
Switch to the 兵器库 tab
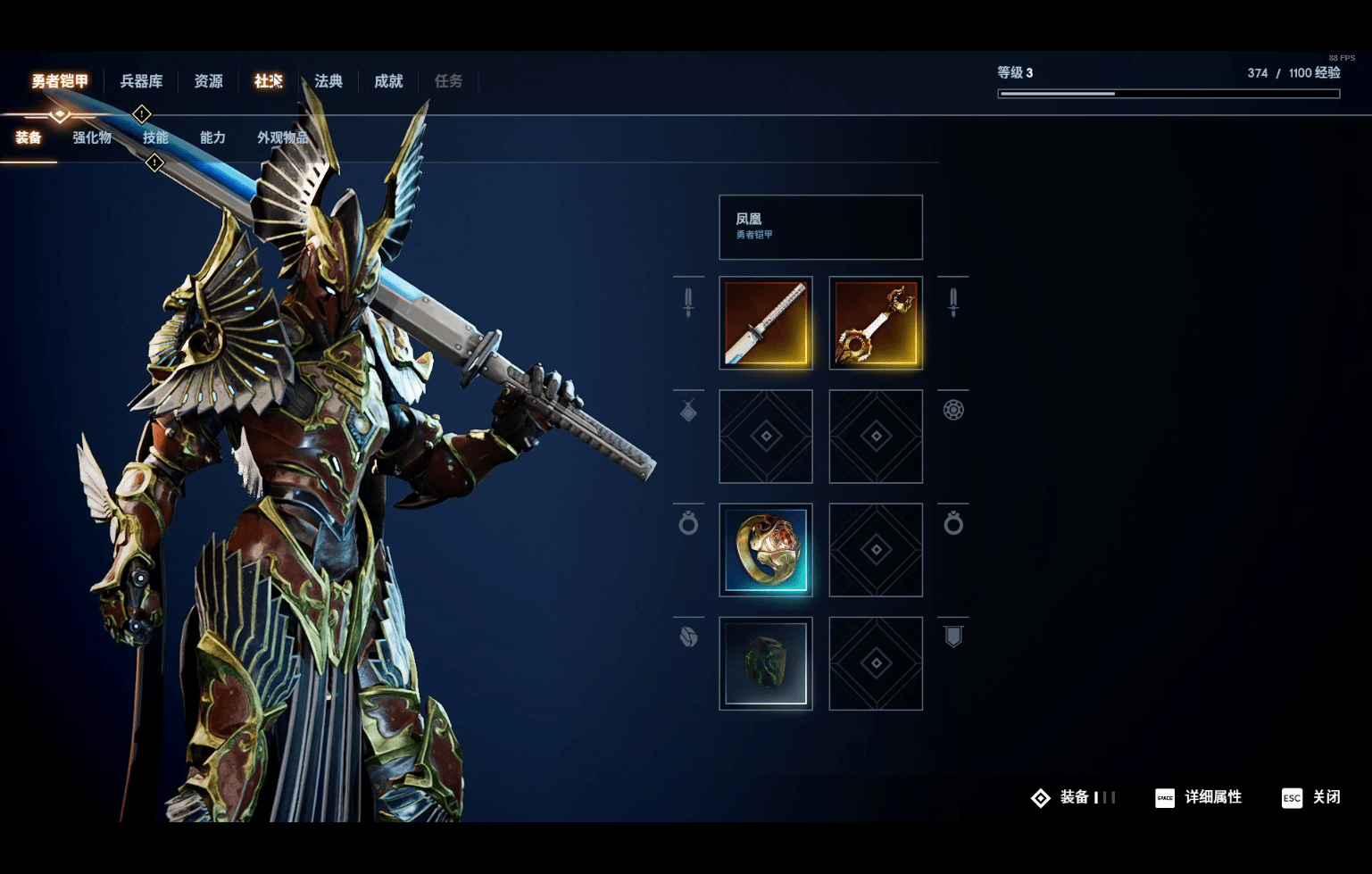(x=141, y=81)
